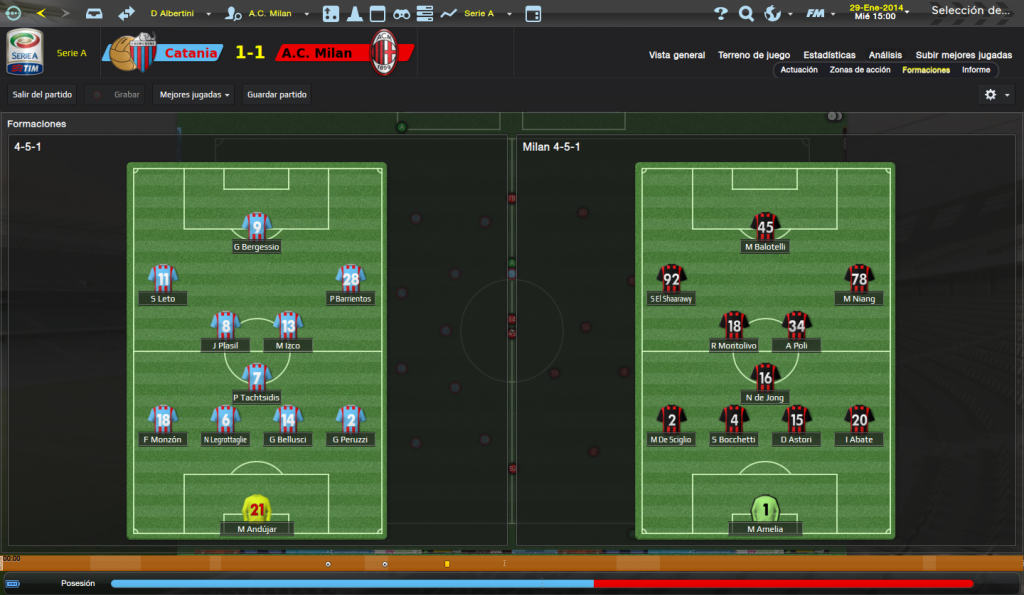Open the gear settings dropdown
This screenshot has width=1024, height=595.
(x=996, y=94)
